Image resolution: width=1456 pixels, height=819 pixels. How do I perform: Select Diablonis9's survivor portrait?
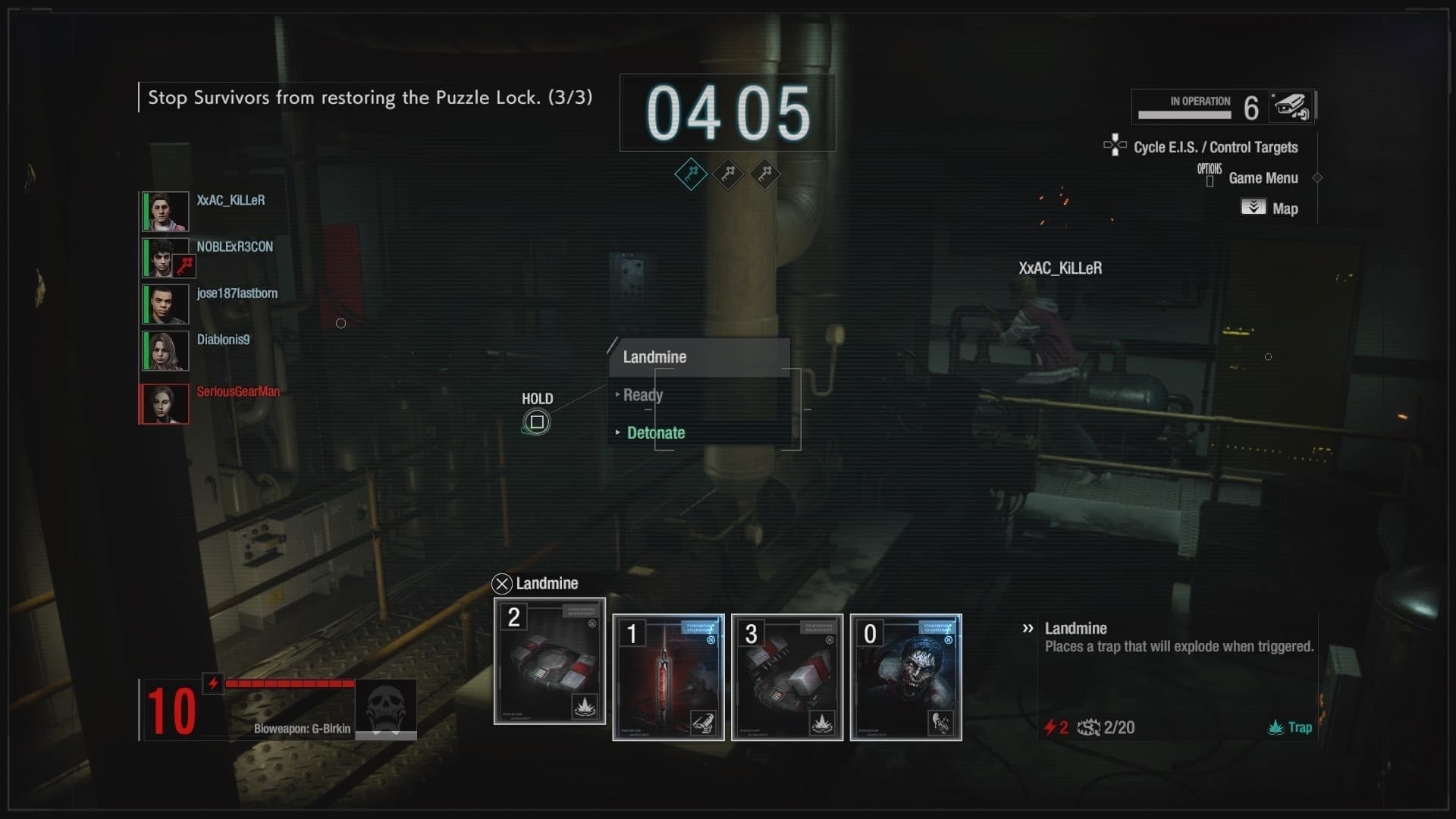(166, 350)
